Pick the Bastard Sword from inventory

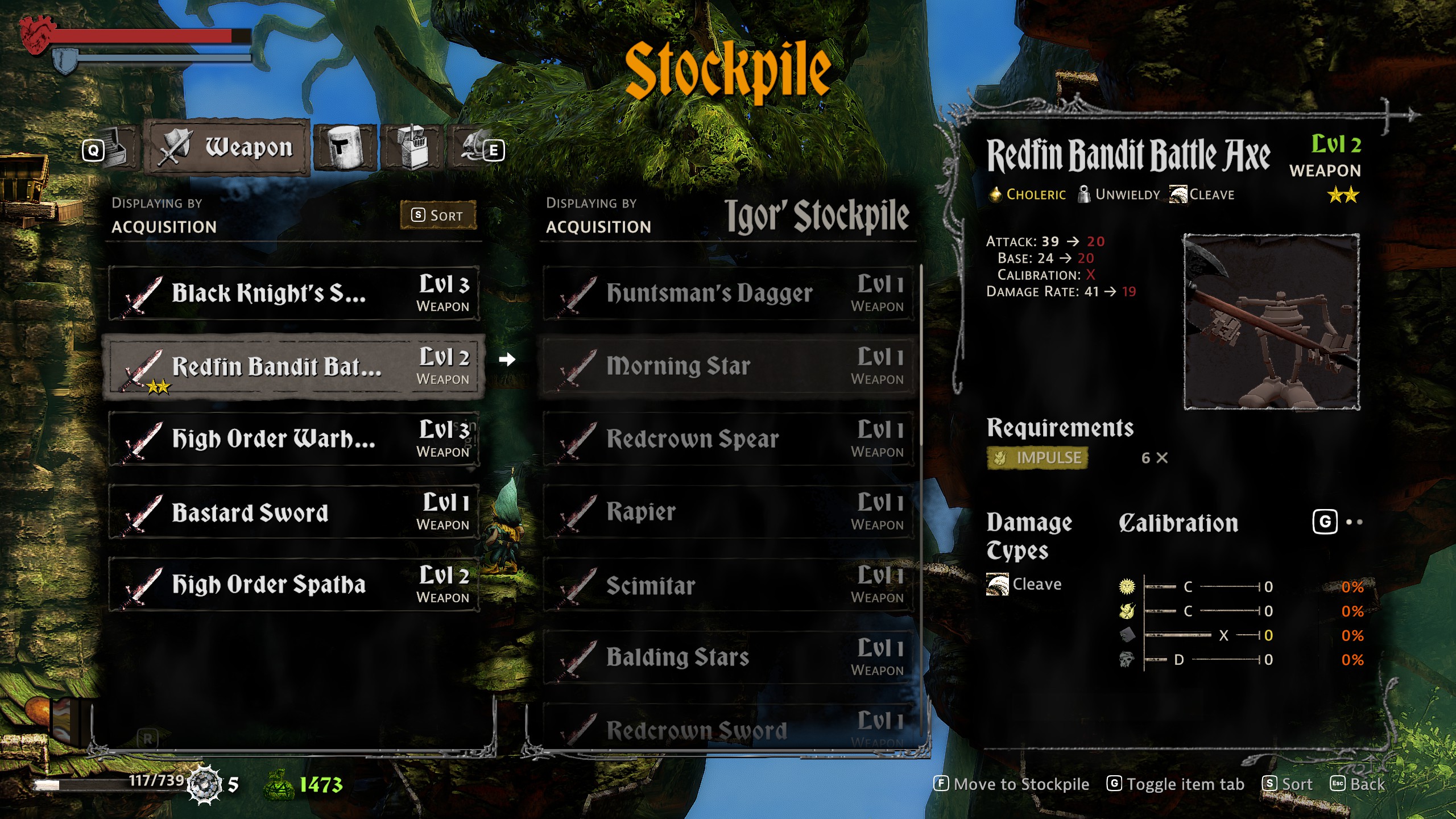coord(293,512)
